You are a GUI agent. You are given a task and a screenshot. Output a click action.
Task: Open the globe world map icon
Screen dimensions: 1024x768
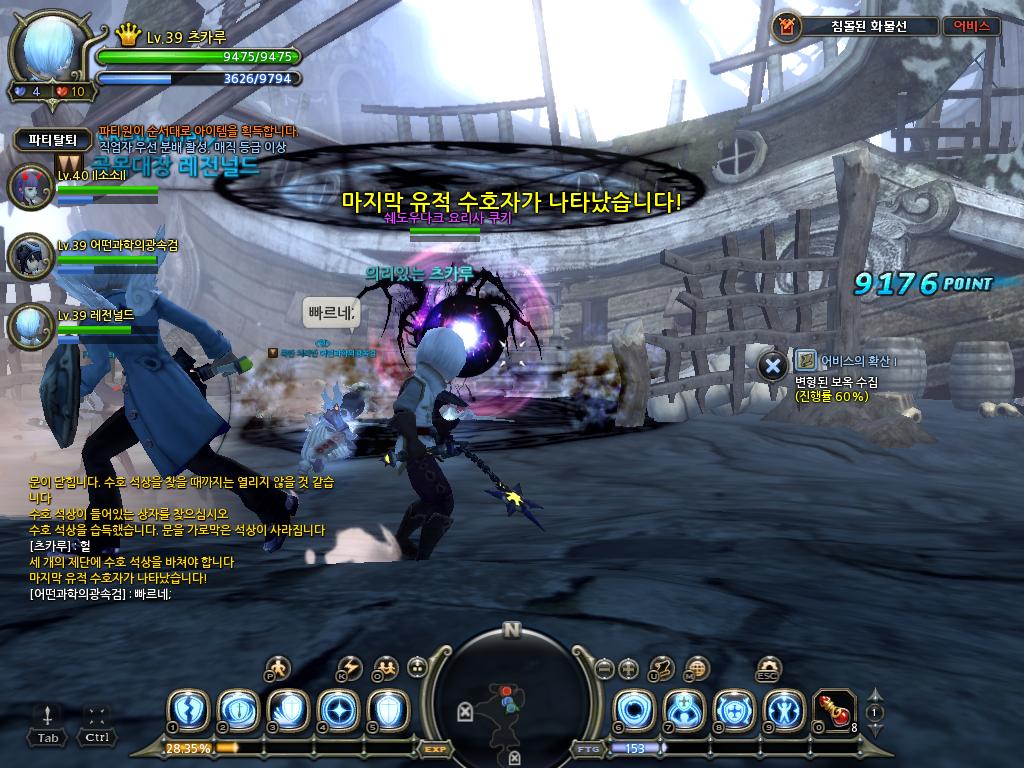click(697, 668)
